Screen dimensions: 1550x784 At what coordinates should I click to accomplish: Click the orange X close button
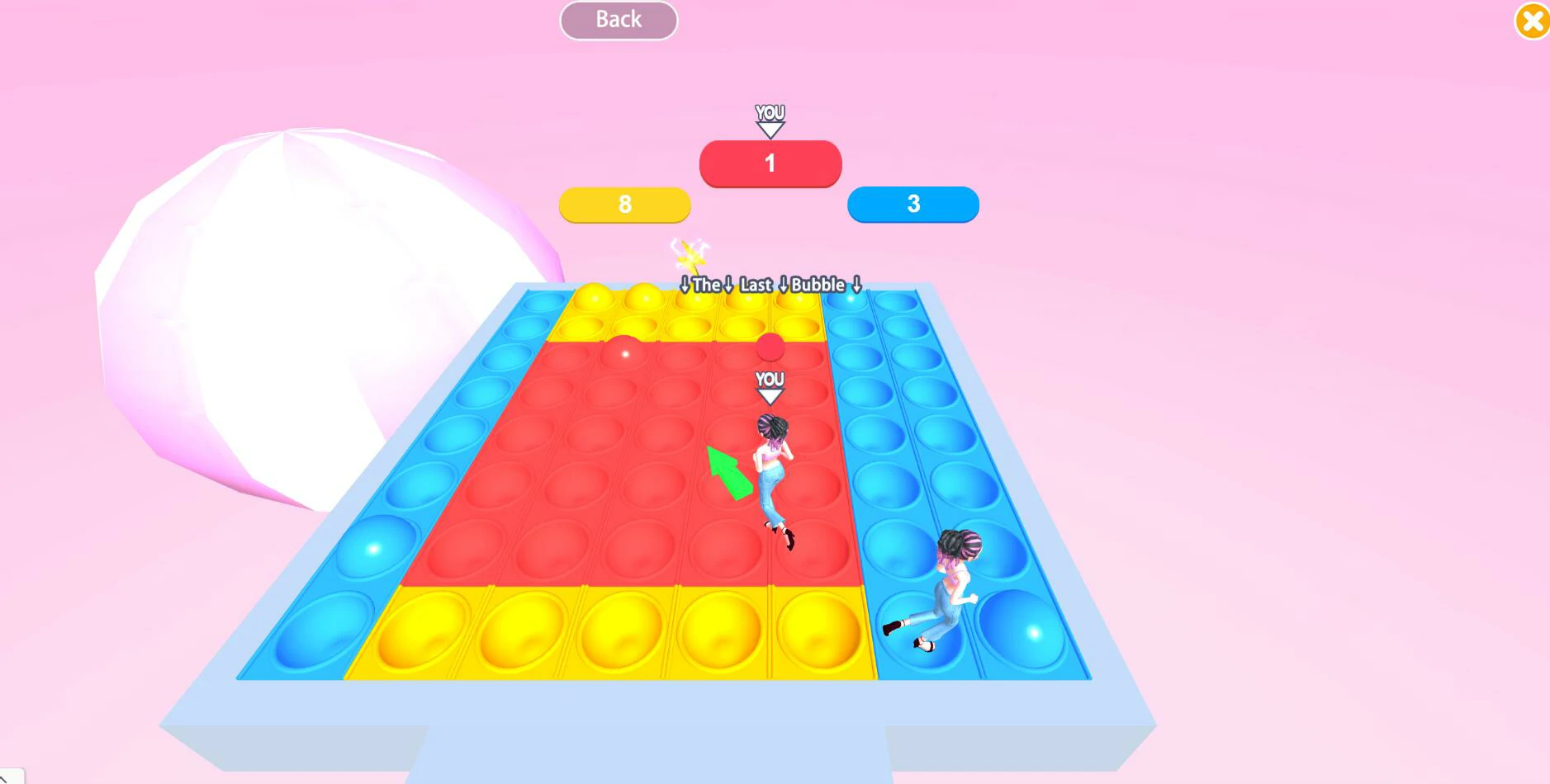point(1533,22)
